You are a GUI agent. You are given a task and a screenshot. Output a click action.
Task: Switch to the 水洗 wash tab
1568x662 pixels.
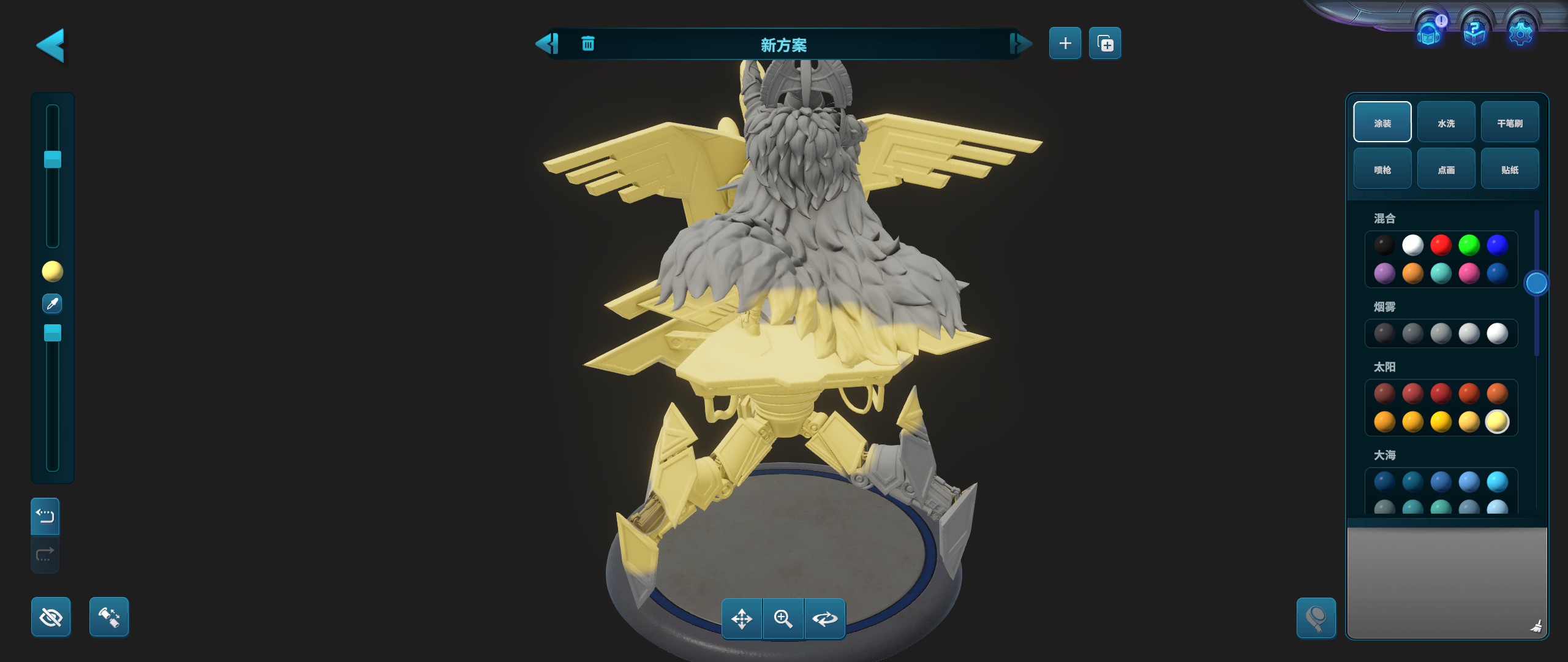click(1446, 123)
